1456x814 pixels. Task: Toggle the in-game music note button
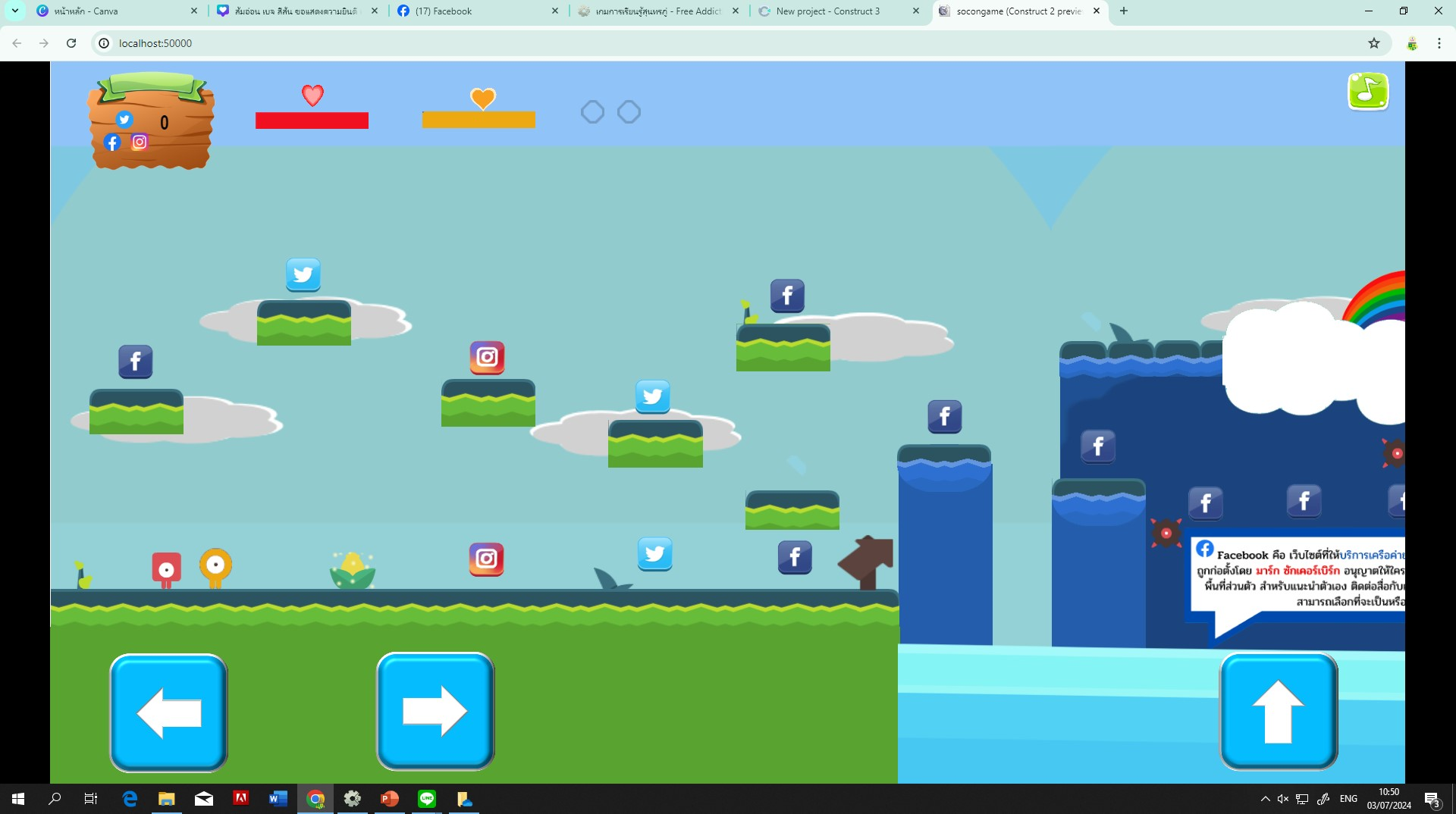pos(1367,92)
